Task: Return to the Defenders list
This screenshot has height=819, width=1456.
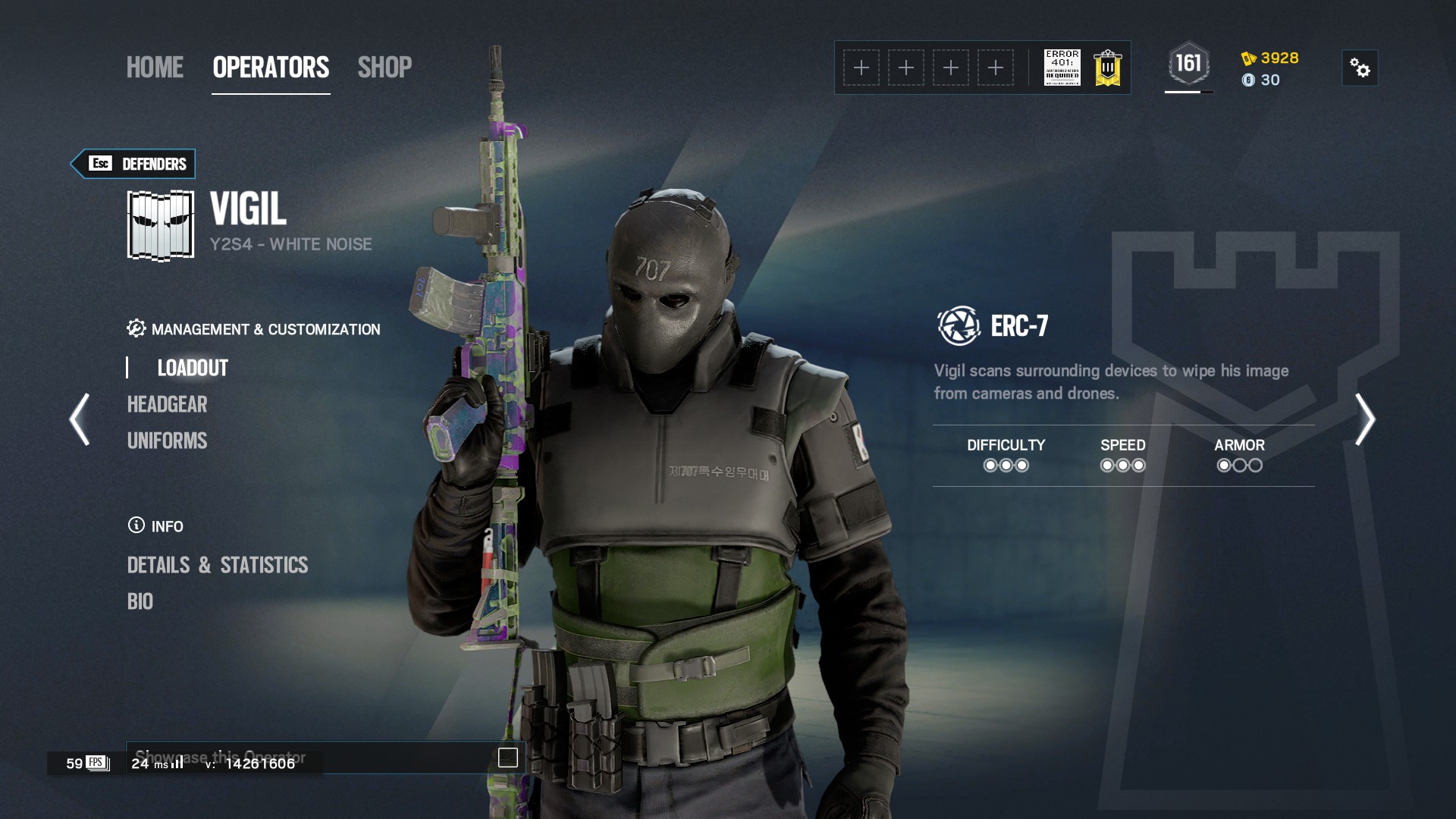Action: click(x=133, y=164)
